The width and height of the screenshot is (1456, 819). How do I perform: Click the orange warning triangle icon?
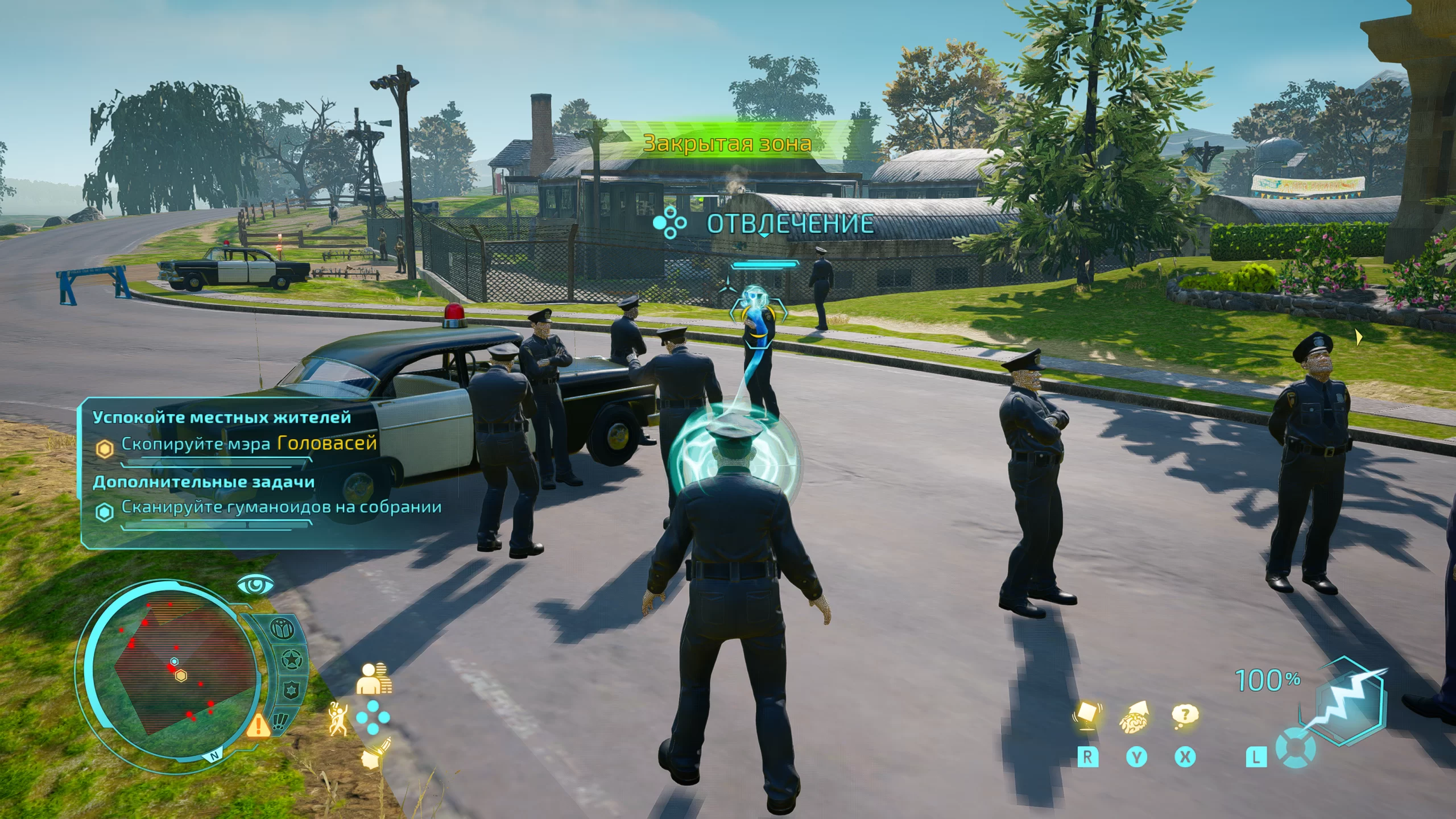click(258, 725)
